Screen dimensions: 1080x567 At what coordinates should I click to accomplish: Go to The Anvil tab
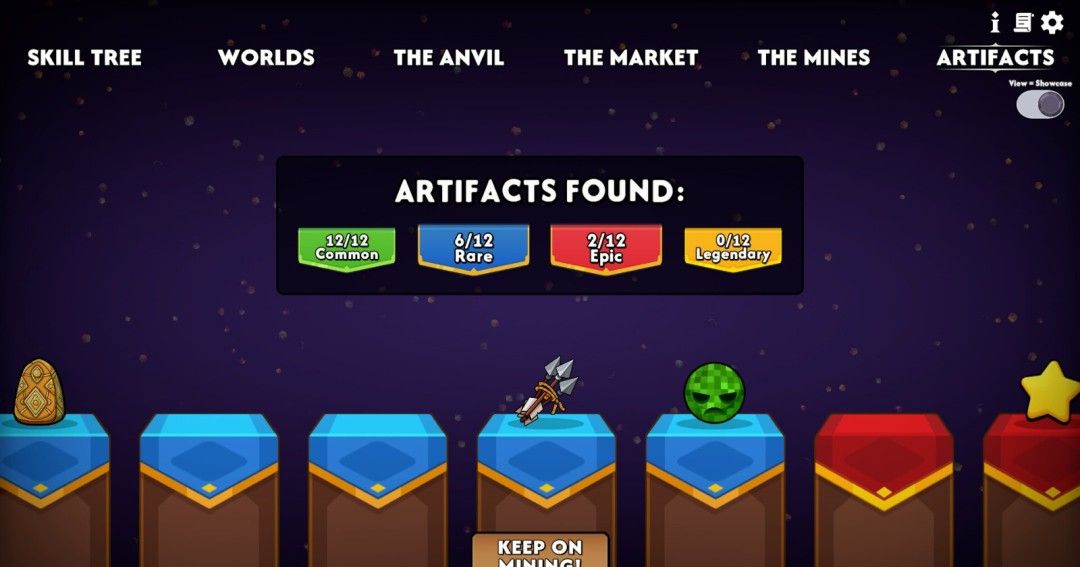pyautogui.click(x=449, y=58)
